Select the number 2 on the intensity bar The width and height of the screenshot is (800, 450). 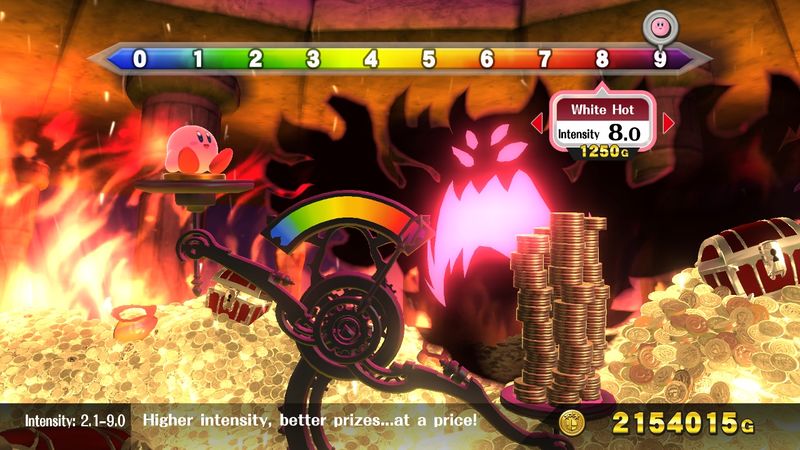[255, 59]
